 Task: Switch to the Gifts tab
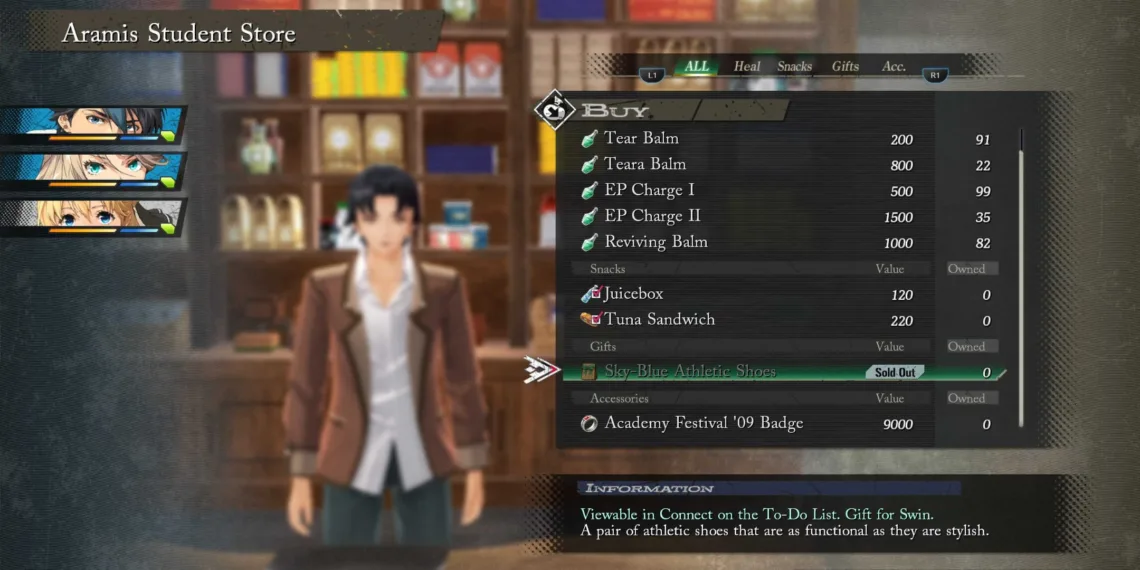pos(845,67)
